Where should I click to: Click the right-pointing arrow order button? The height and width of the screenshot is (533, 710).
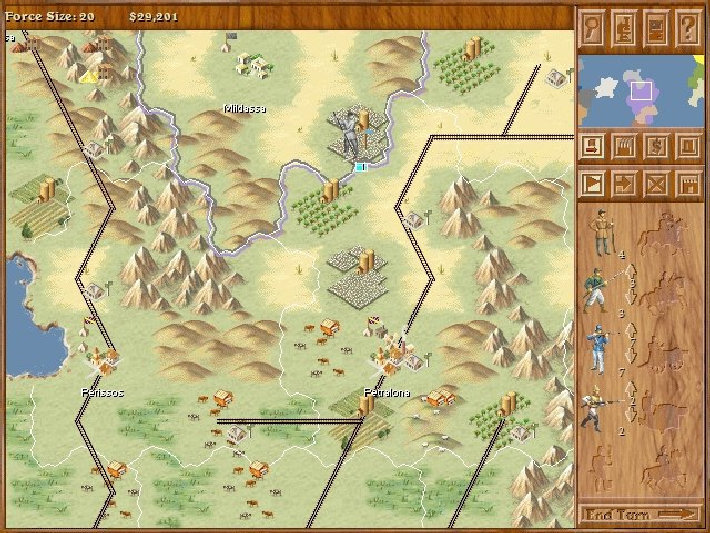625,185
